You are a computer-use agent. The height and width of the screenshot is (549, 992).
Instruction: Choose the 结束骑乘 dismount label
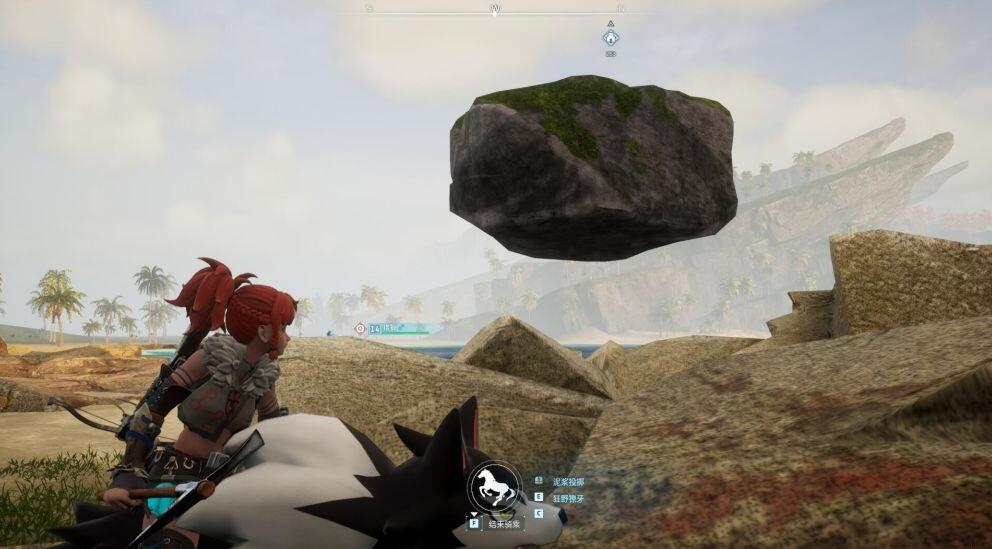pos(503,522)
